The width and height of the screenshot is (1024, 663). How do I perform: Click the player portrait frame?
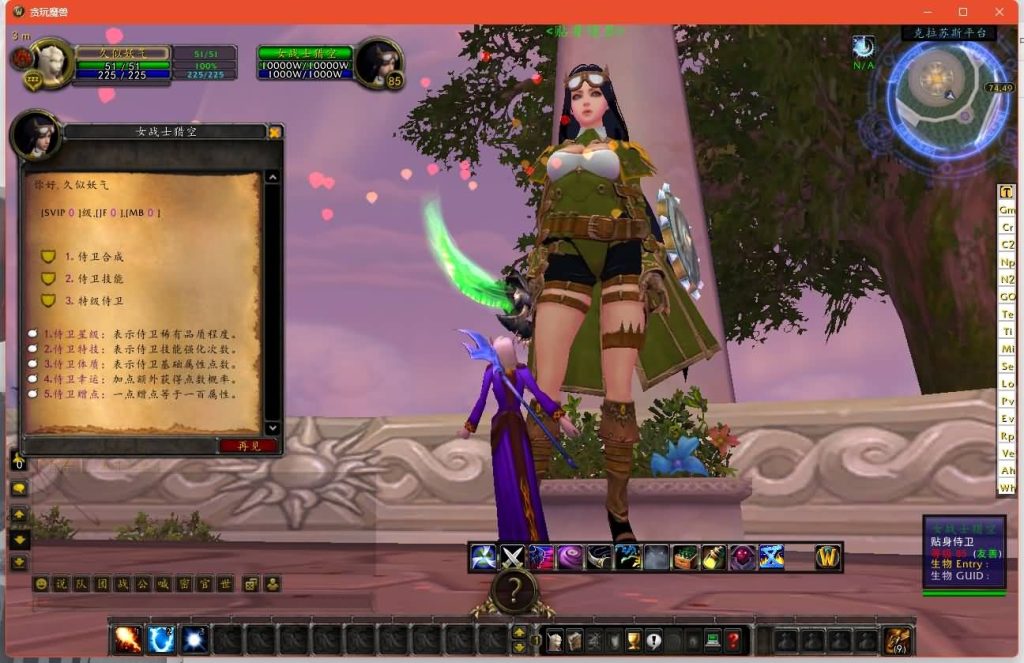[x=52, y=61]
